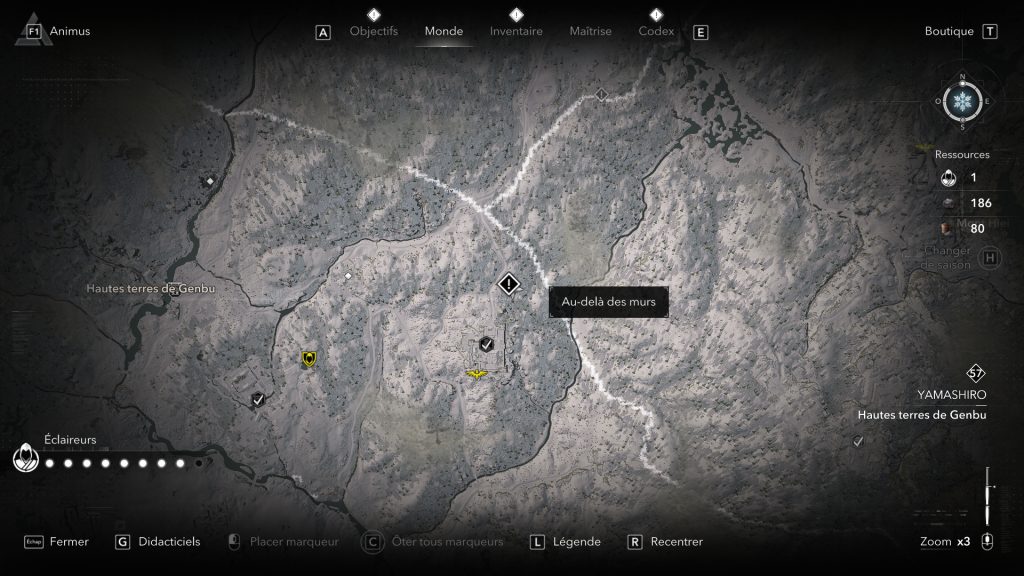Switch to the Monde tab
The image size is (1024, 576).
pos(444,31)
